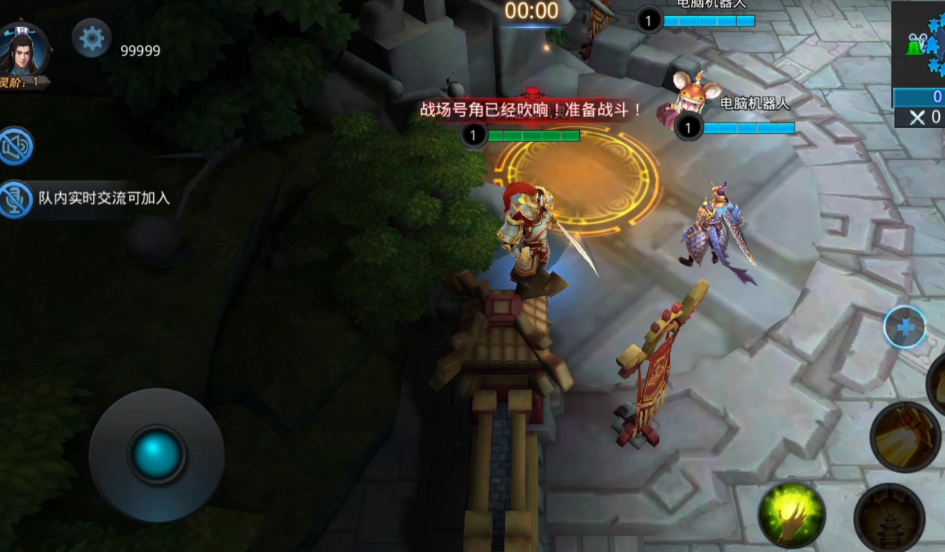Screen dimensions: 945x552
Task: Open the gear settings menu
Action: (92, 39)
